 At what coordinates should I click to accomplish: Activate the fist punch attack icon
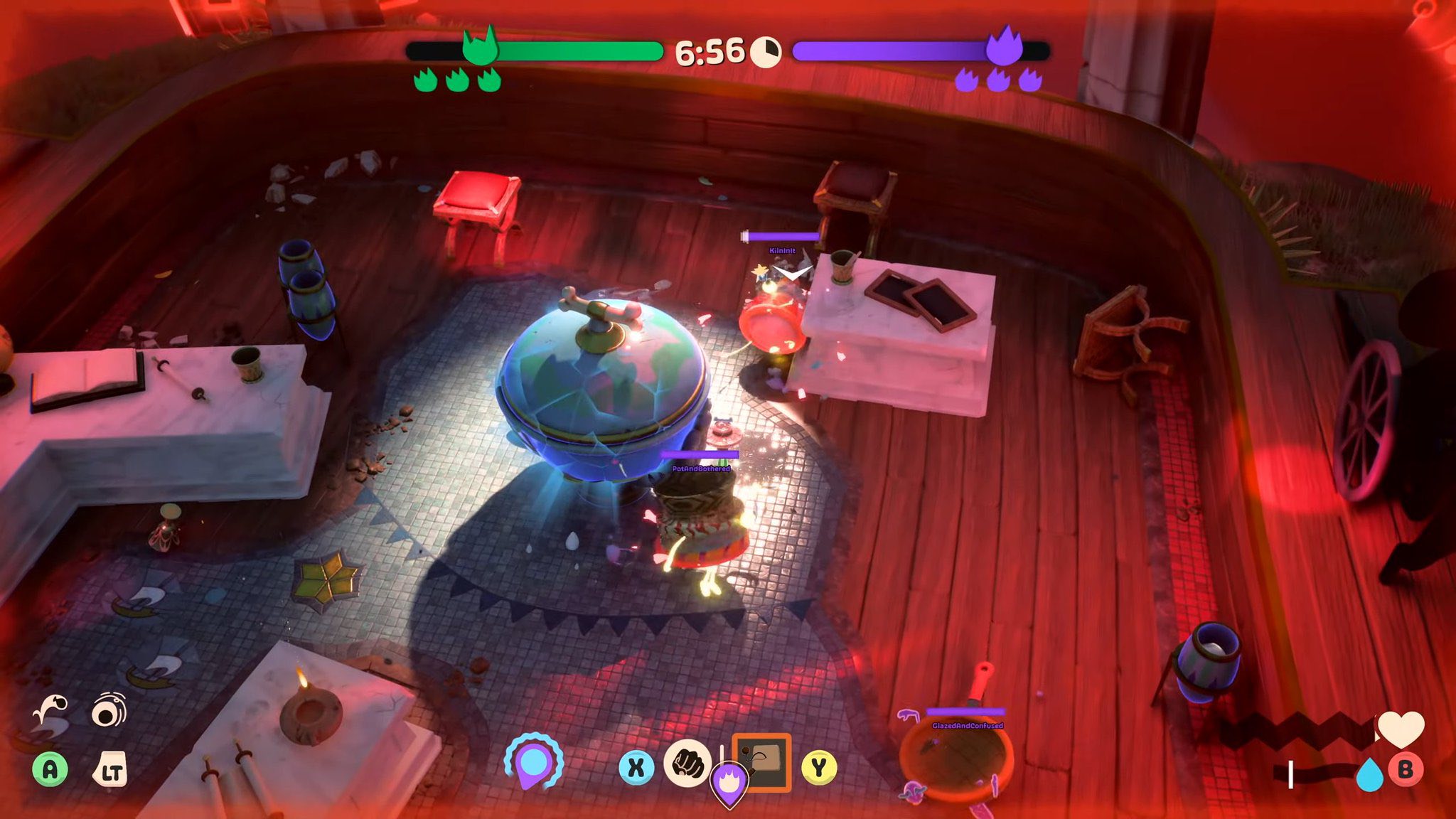coord(687,764)
